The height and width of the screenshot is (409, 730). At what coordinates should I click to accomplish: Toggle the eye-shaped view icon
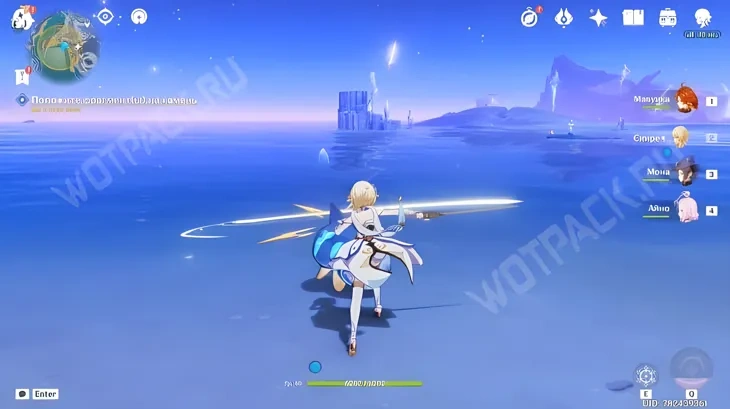pos(105,16)
